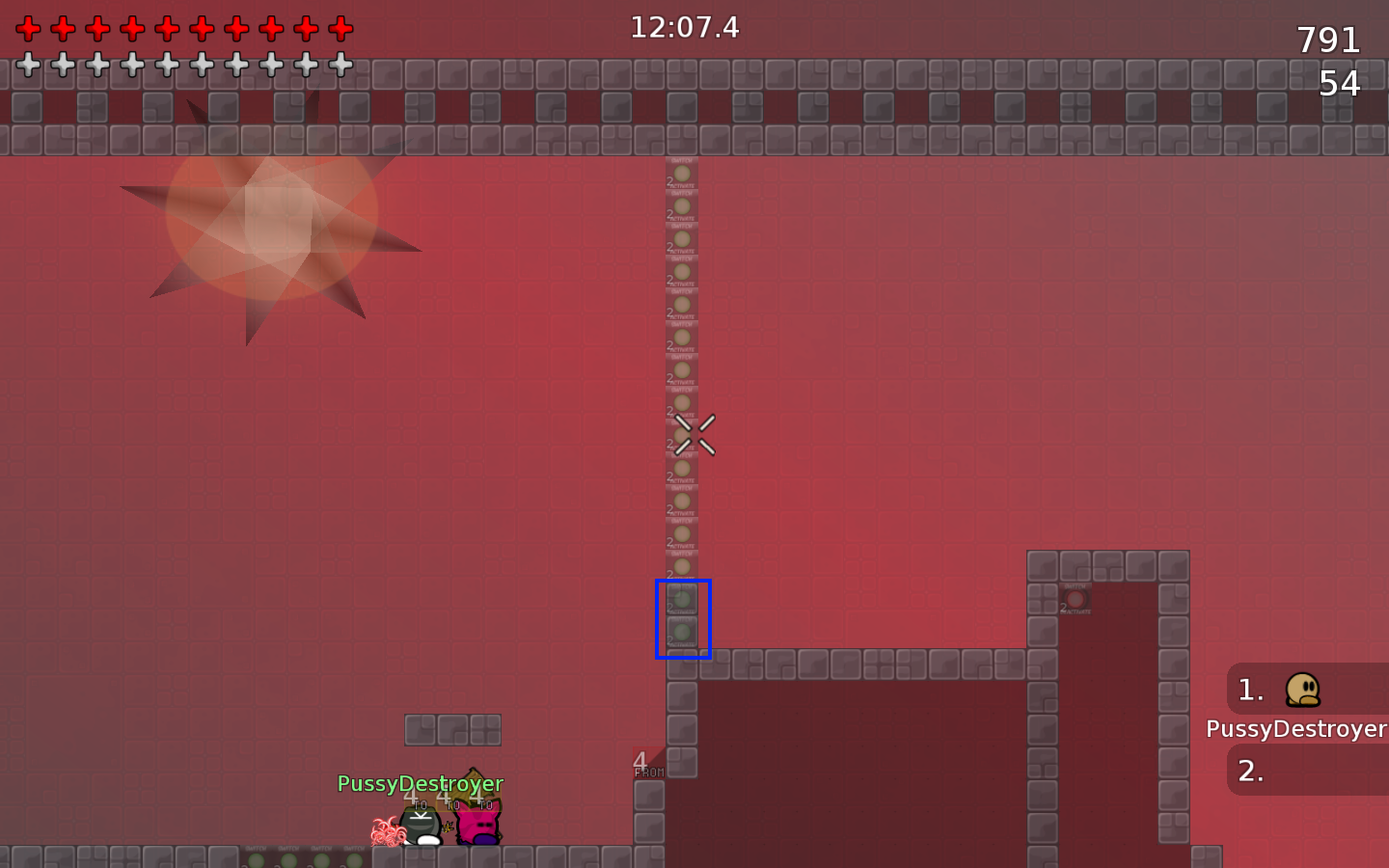Toggle the upper green switch inside the blue selection
This screenshot has height=868, width=1389.
click(x=682, y=597)
